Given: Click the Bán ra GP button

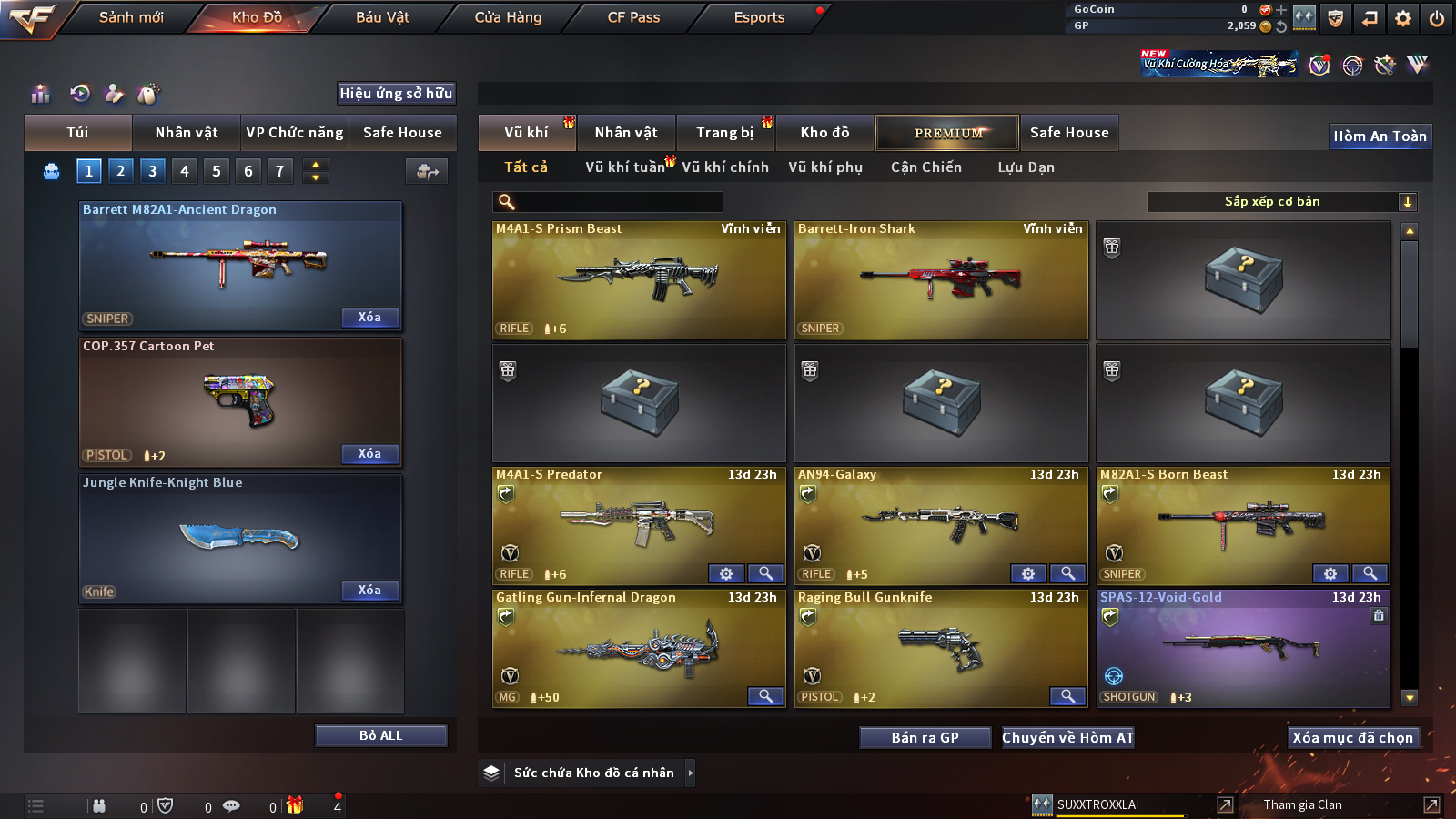Looking at the screenshot, I should (x=925, y=737).
